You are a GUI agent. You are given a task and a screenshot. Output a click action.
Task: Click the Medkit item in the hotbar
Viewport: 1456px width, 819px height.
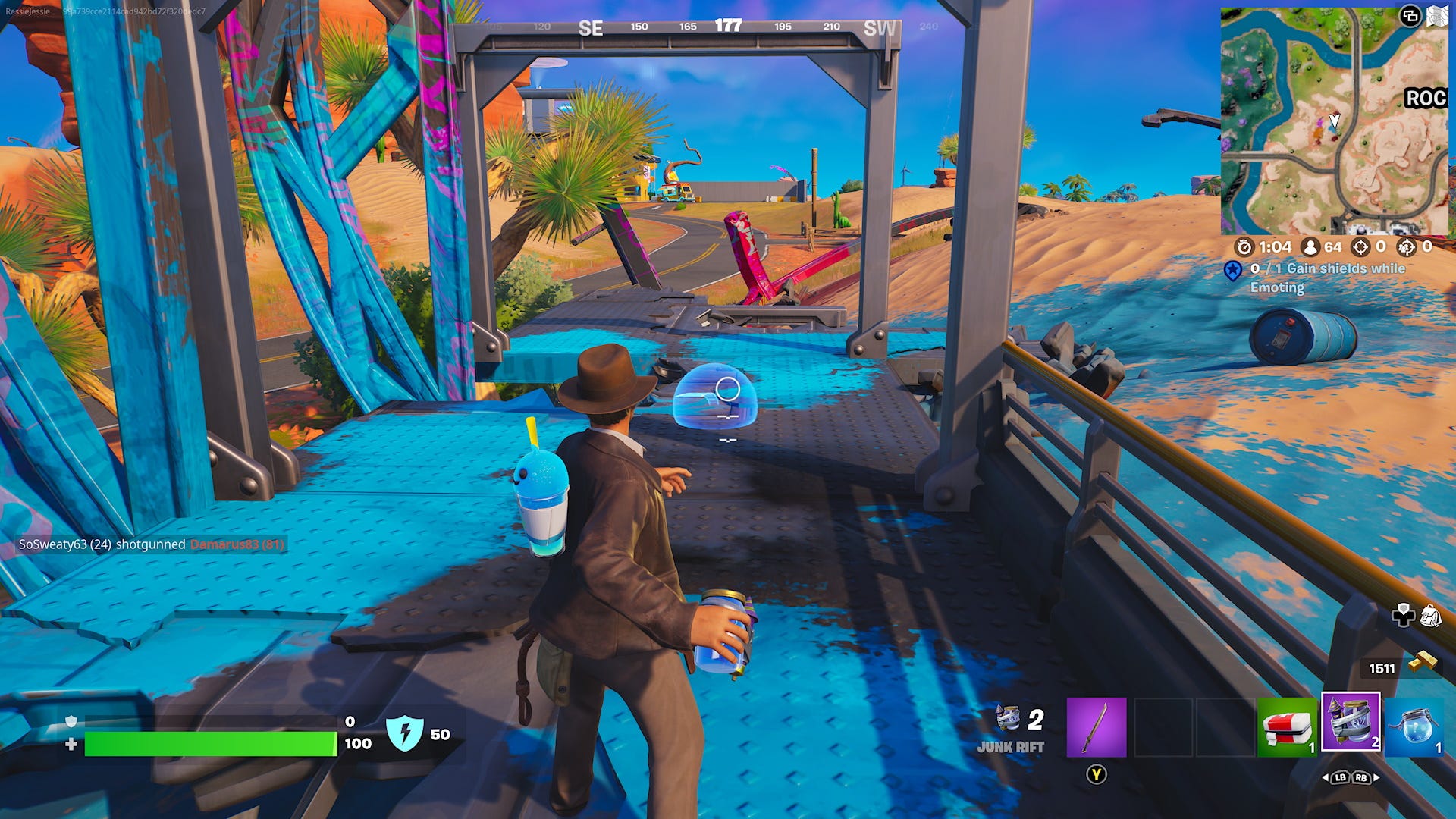(x=1287, y=726)
